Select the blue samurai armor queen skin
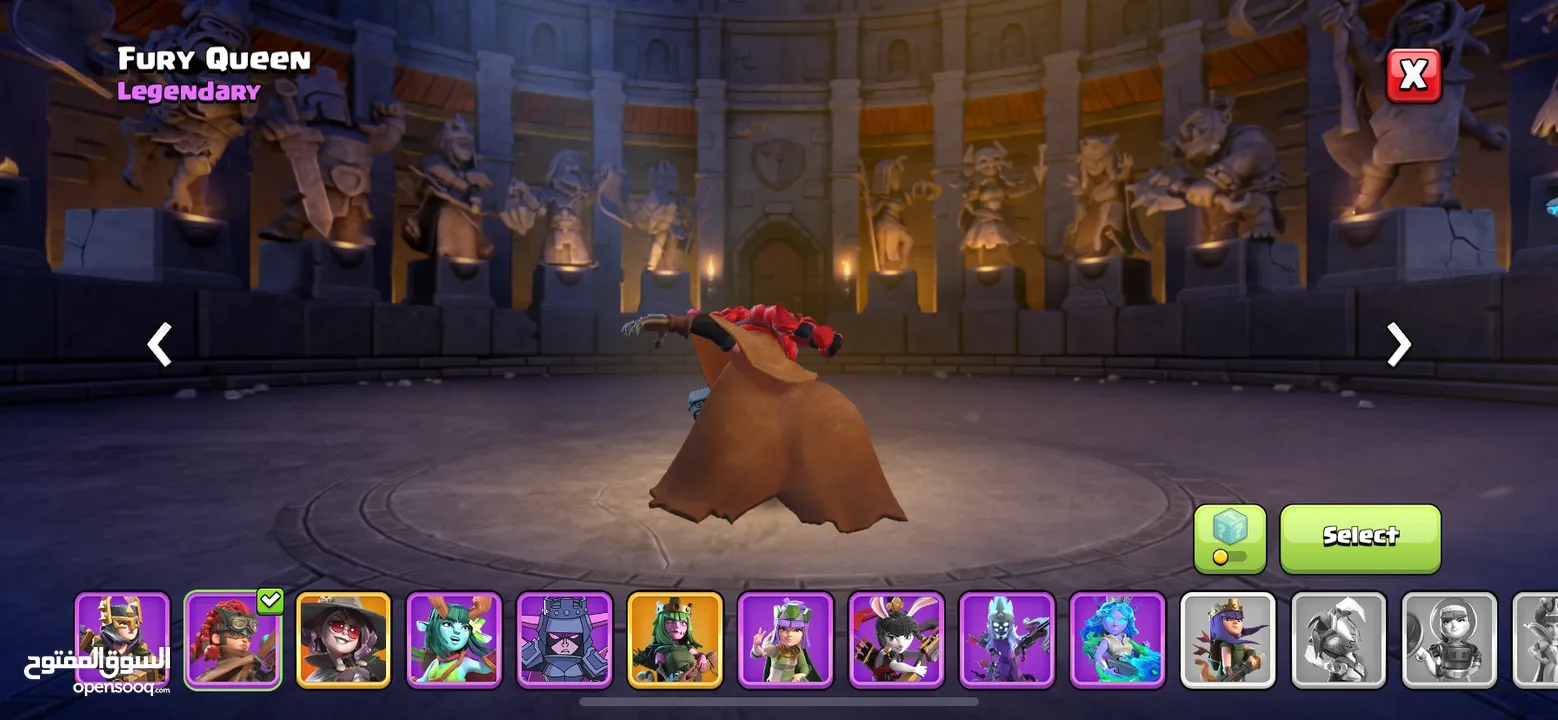 (x=564, y=640)
